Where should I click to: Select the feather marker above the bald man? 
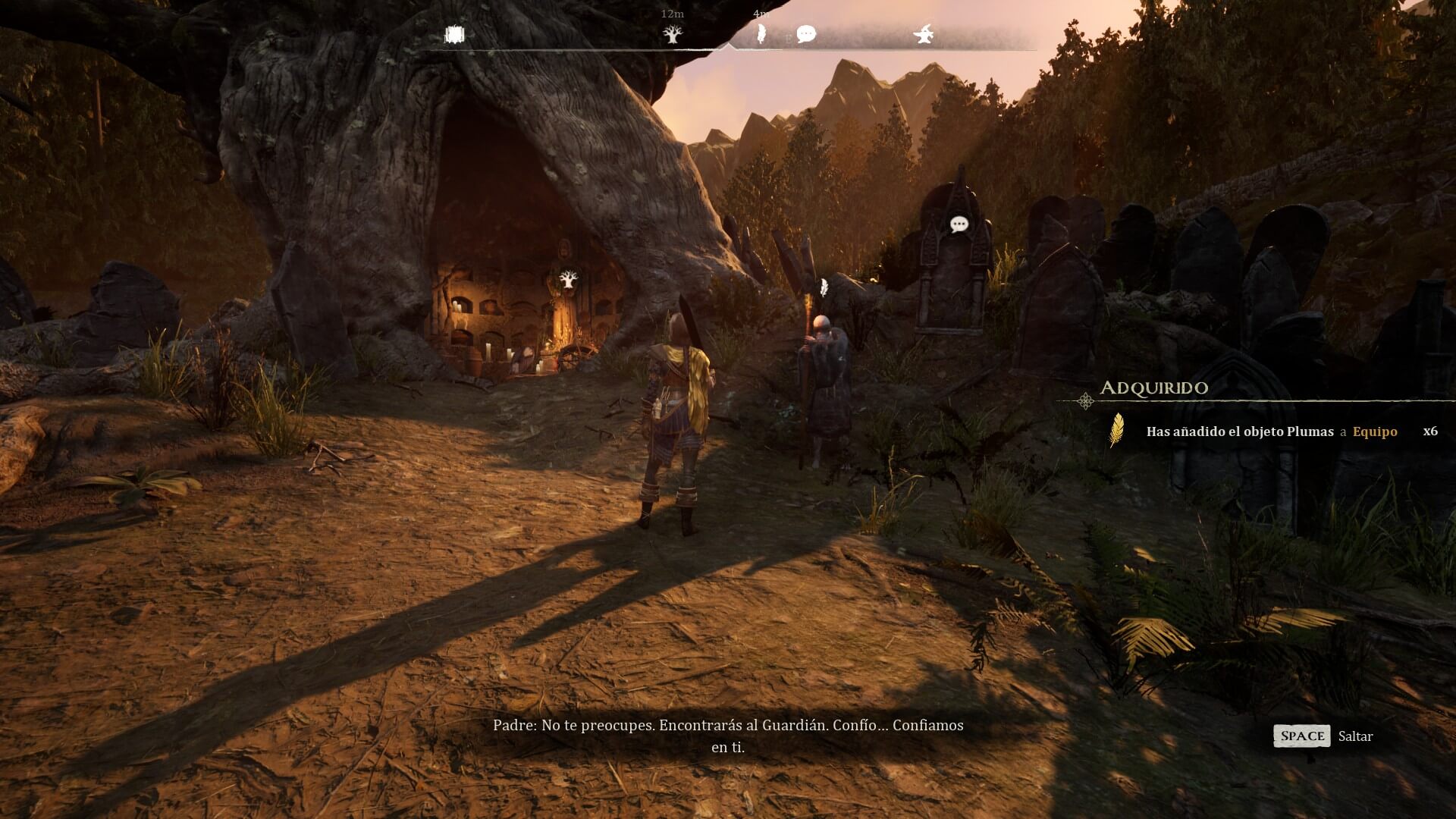click(824, 288)
